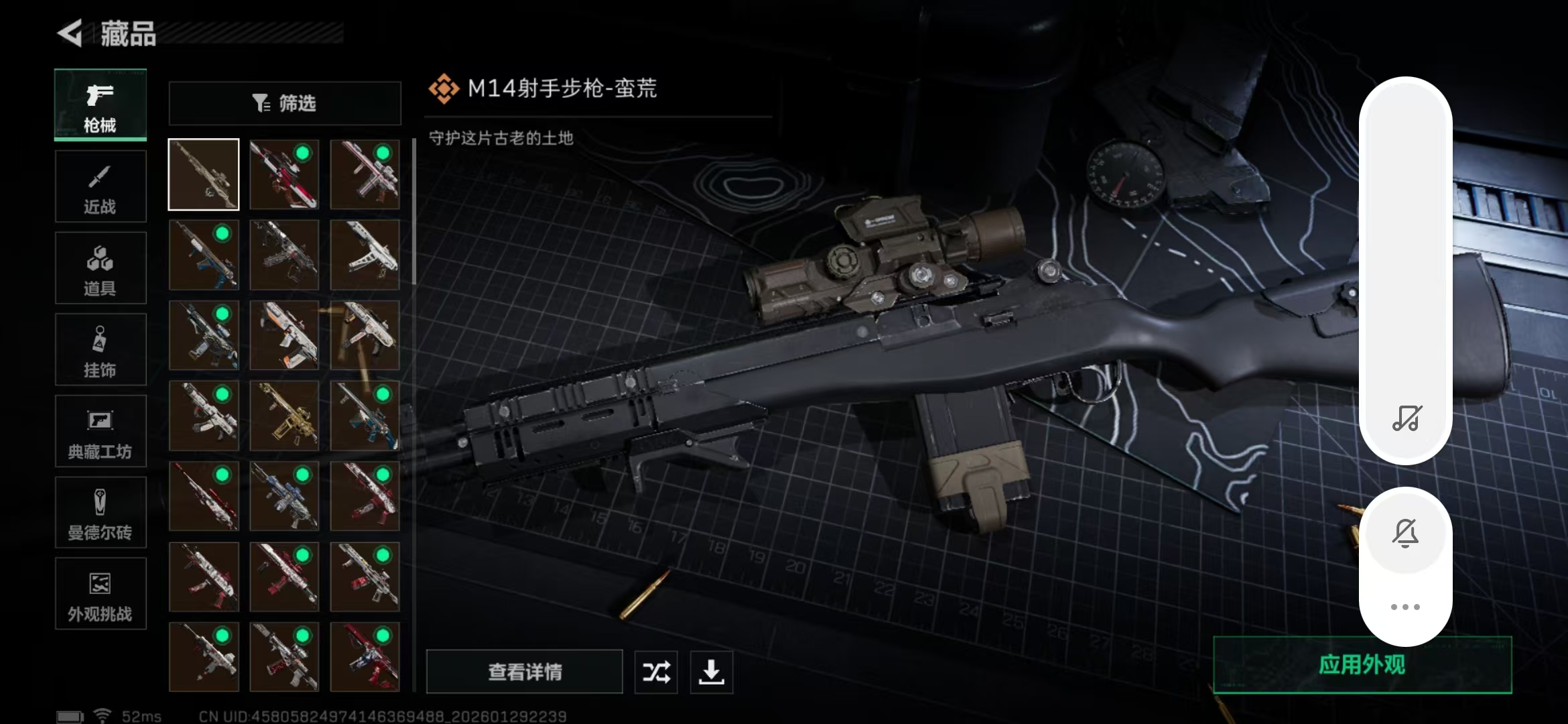
Task: Click the download icon next to shuffle
Action: [x=712, y=672]
